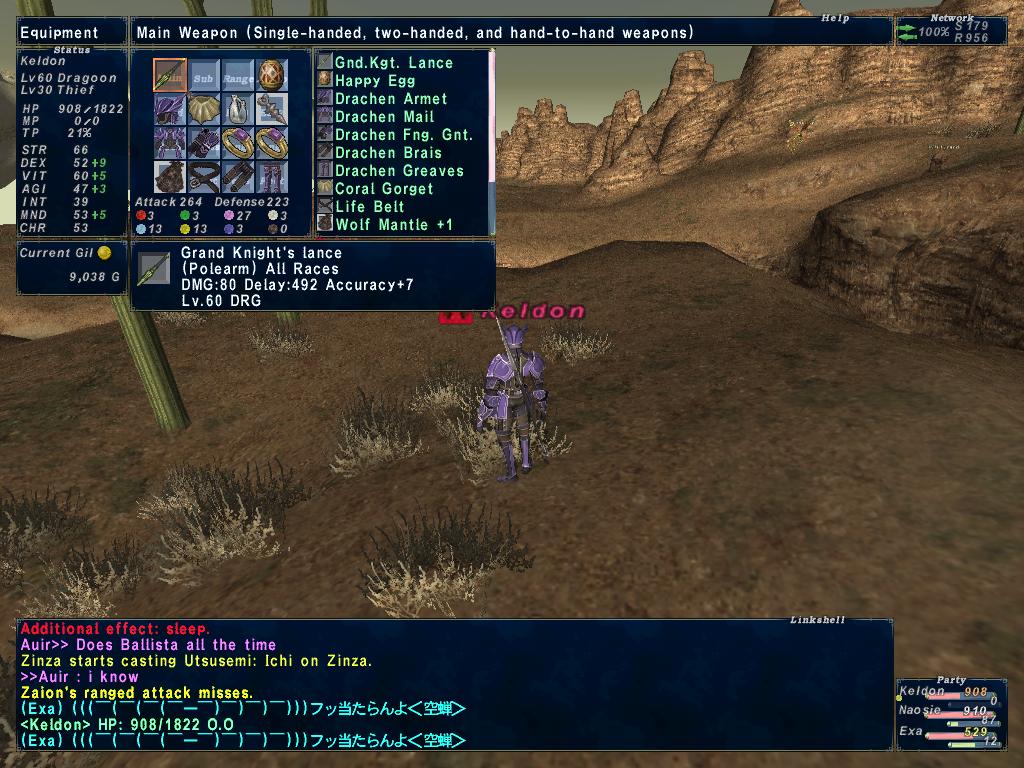Select the Drachen gauntlets hands slot

(204, 143)
